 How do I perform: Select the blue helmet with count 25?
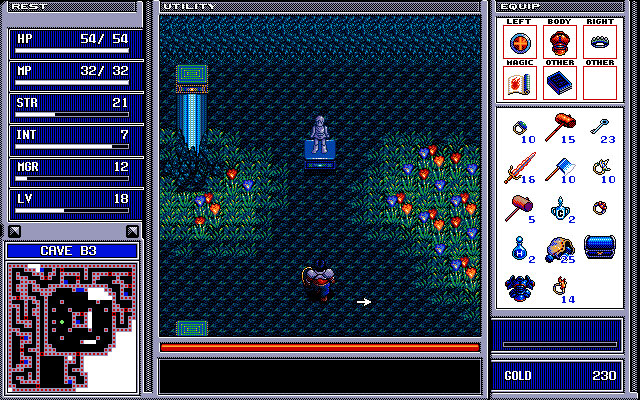point(559,247)
